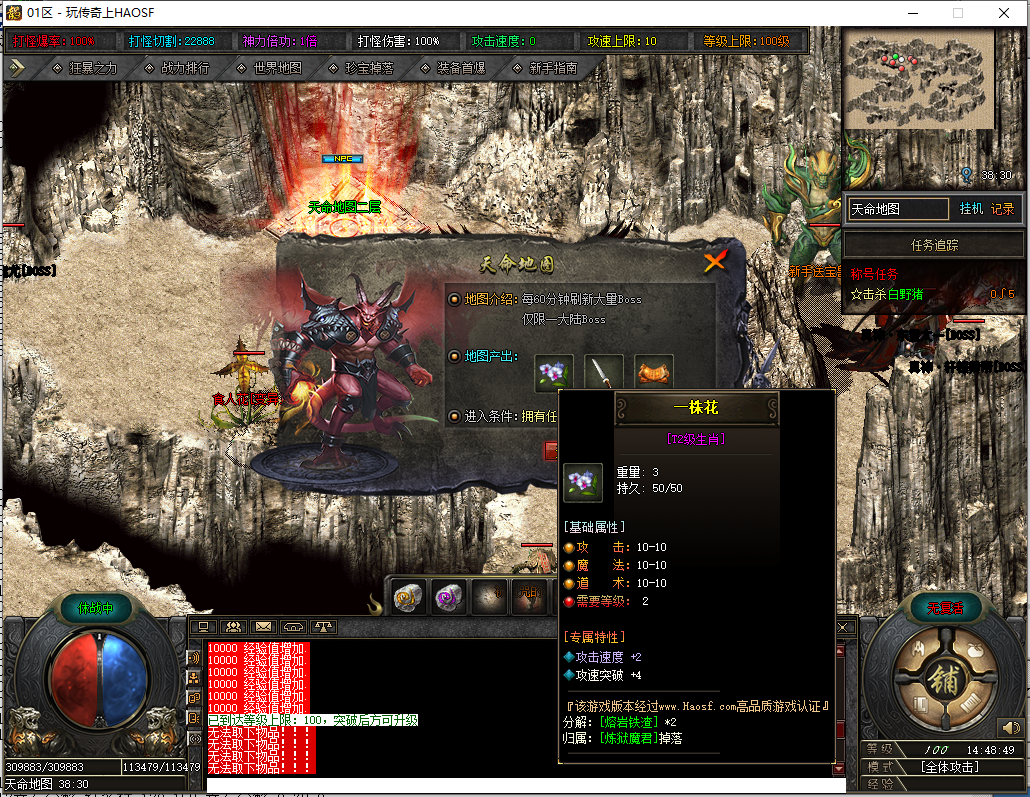Screen dimensions: 1030x797
Task: Close the 天命地图 dialog
Action: click(714, 262)
